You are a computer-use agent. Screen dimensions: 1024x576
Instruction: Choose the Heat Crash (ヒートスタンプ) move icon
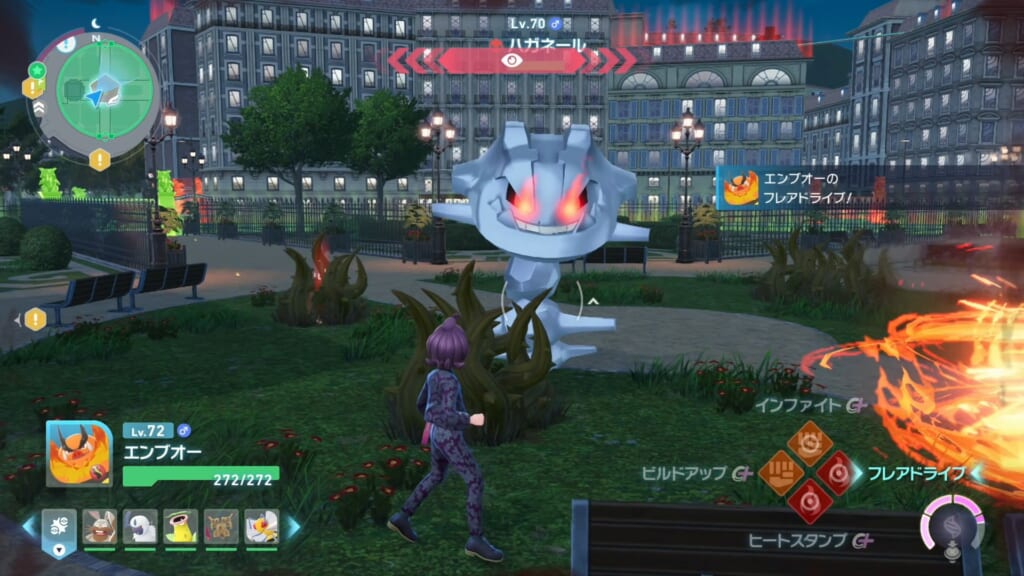(x=808, y=501)
